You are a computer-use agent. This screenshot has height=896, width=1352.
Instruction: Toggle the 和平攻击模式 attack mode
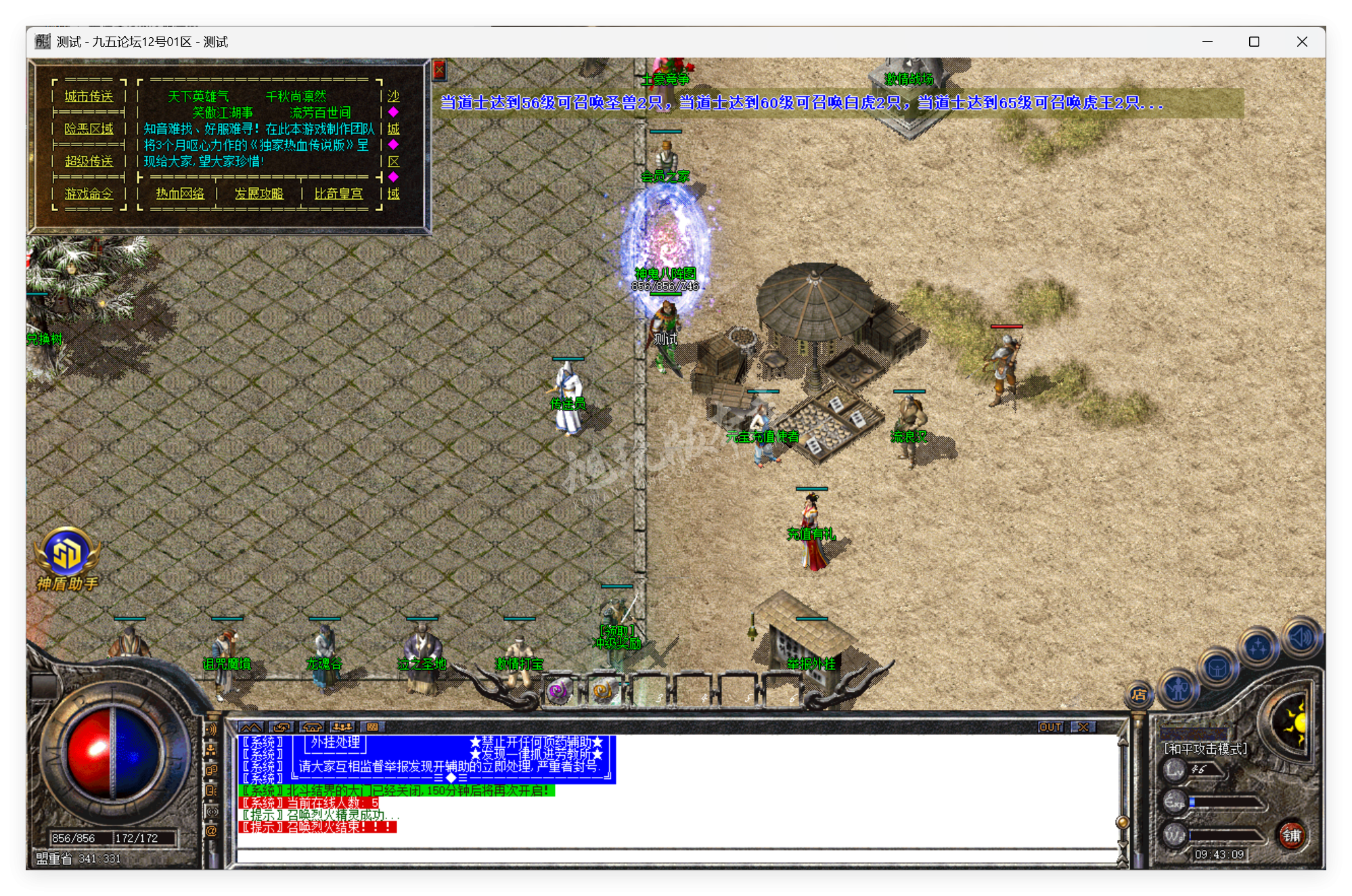[x=1204, y=749]
